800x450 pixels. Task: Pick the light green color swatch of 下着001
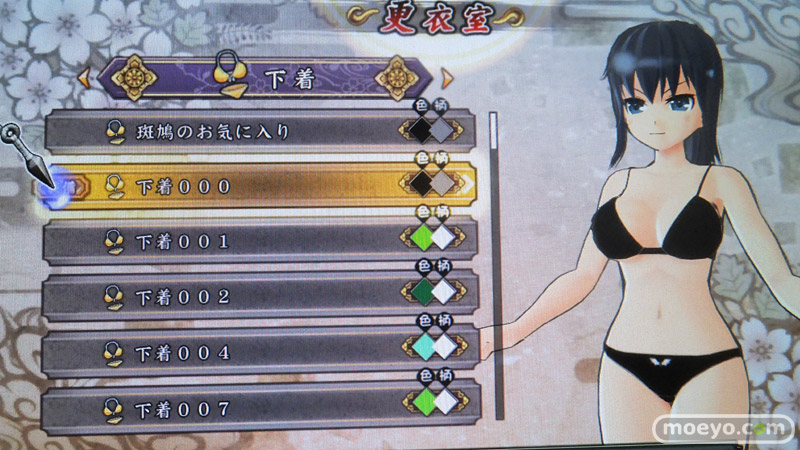pyautogui.click(x=422, y=237)
